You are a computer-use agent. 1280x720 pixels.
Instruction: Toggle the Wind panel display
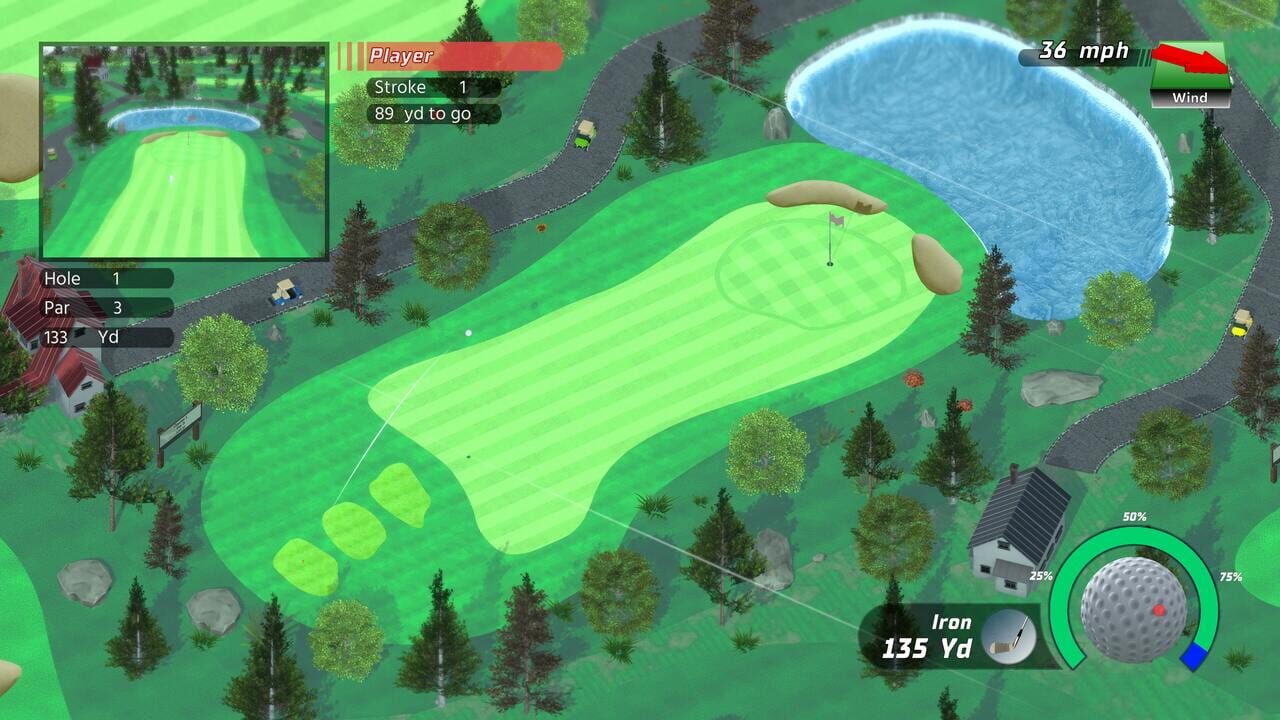click(x=1191, y=97)
